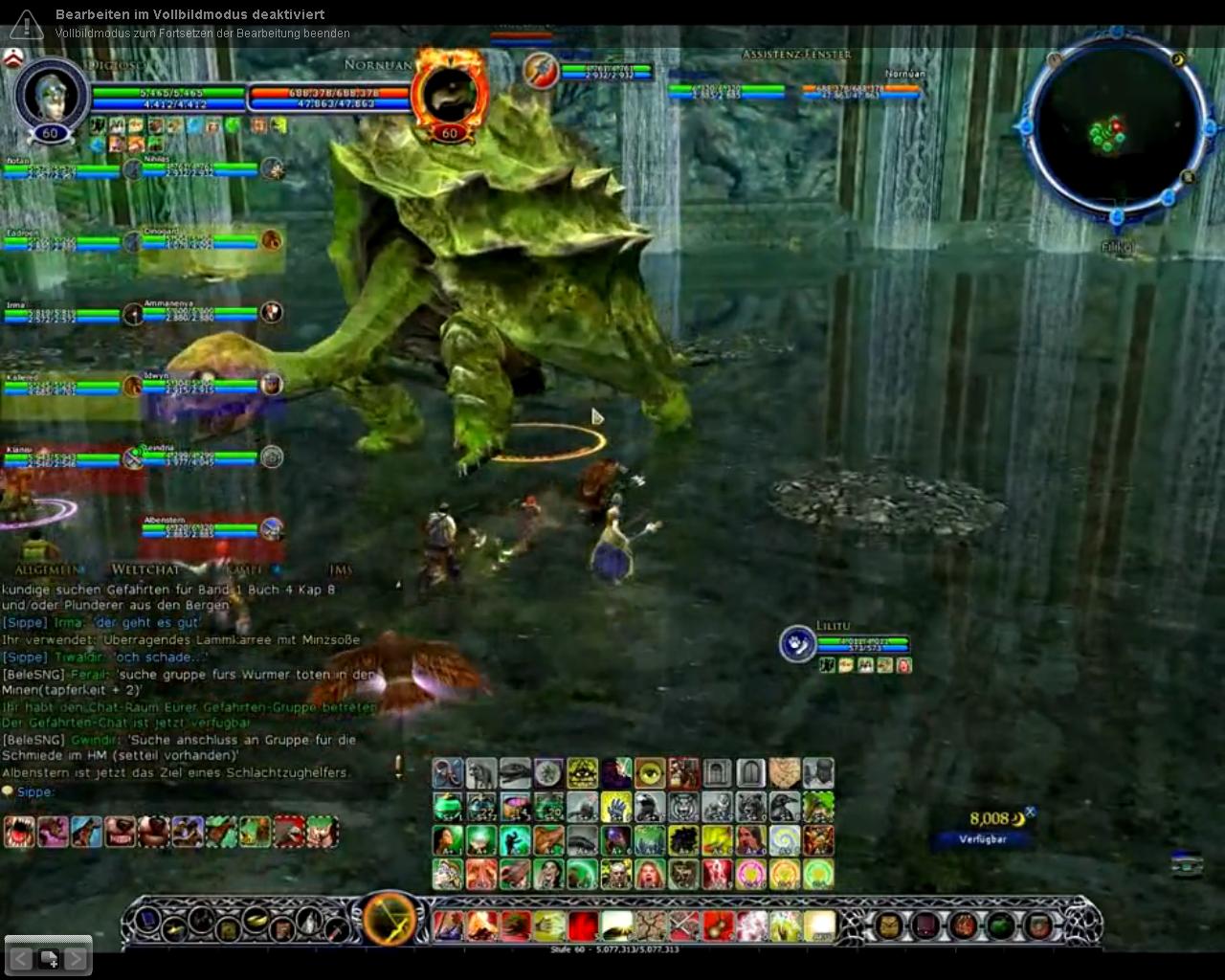Use the tiger face skill slot
Viewport: 1225px width, 980px height.
pos(683,807)
